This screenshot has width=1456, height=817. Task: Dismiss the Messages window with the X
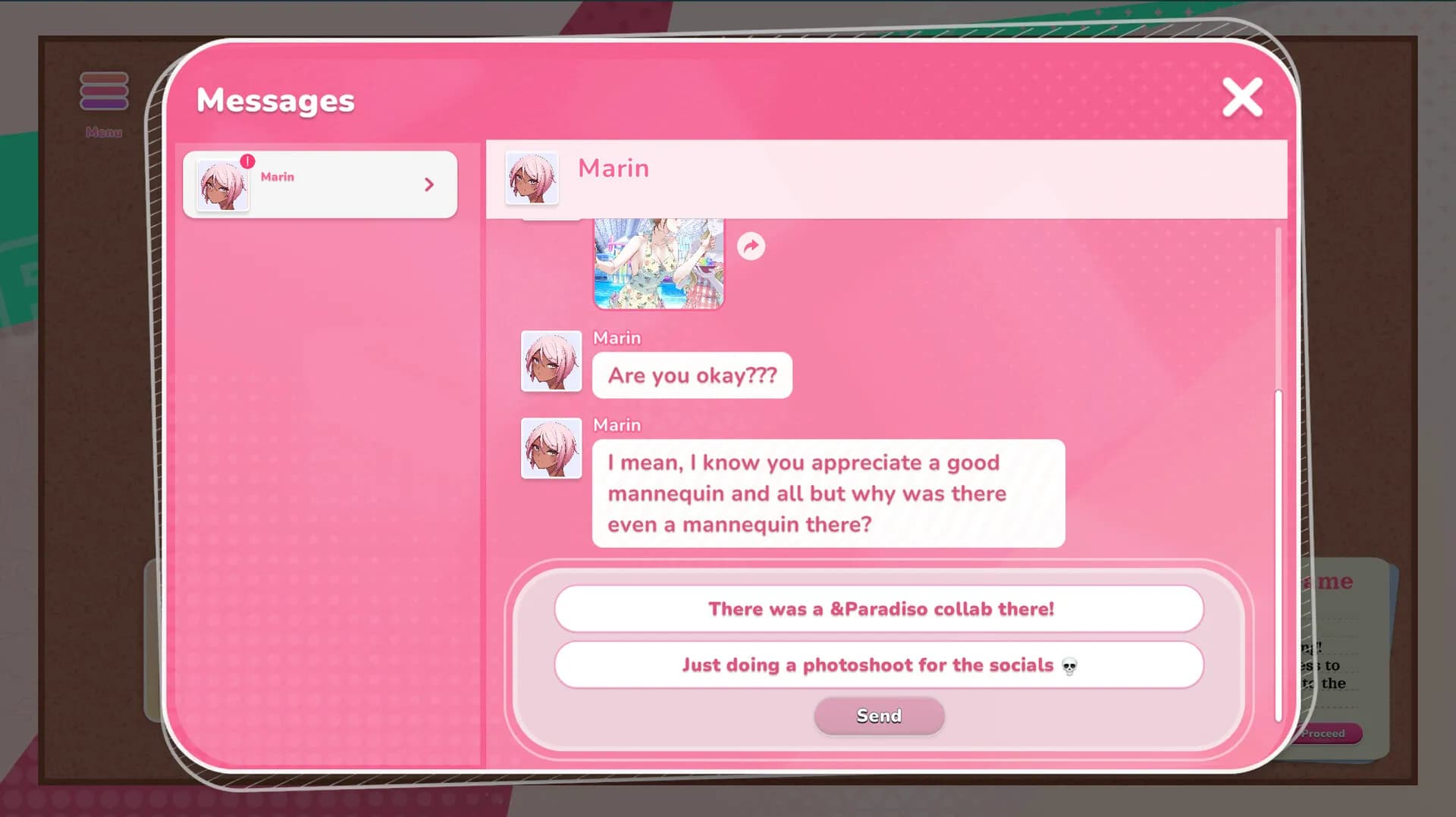(1241, 98)
